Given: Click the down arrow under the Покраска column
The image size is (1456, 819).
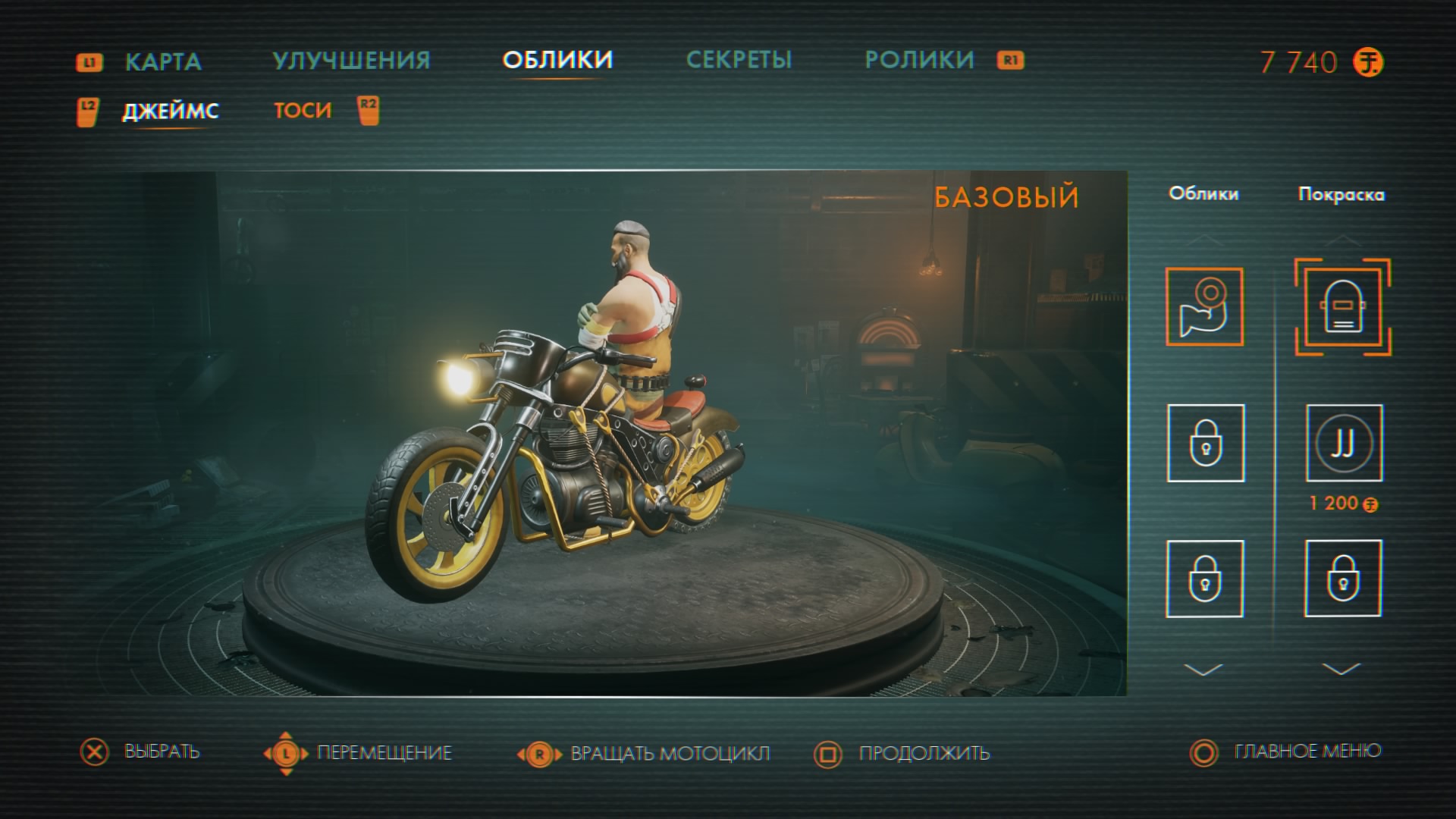Looking at the screenshot, I should 1341,670.
